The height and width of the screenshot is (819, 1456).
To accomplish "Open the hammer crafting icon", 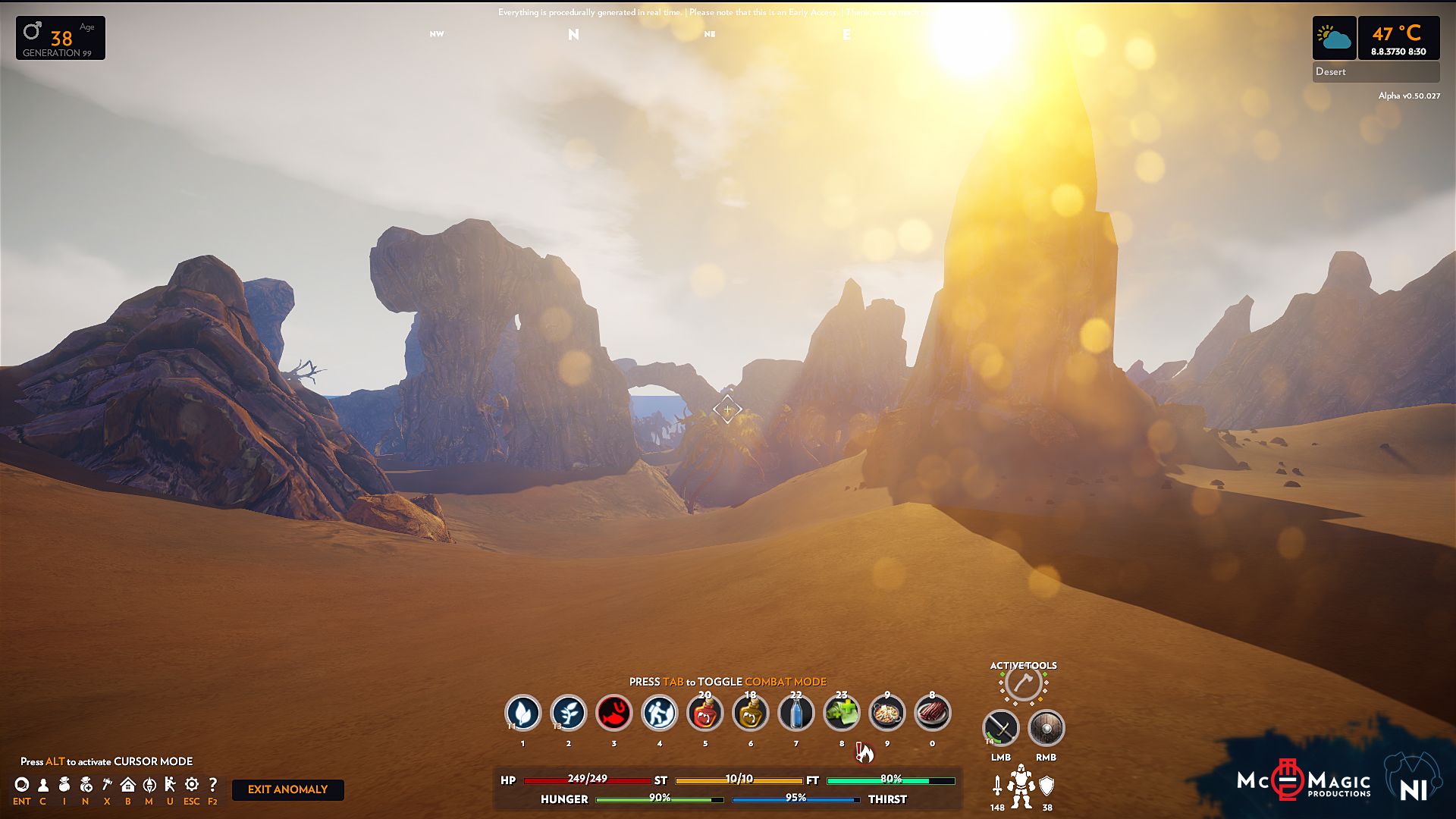I will 107,785.
